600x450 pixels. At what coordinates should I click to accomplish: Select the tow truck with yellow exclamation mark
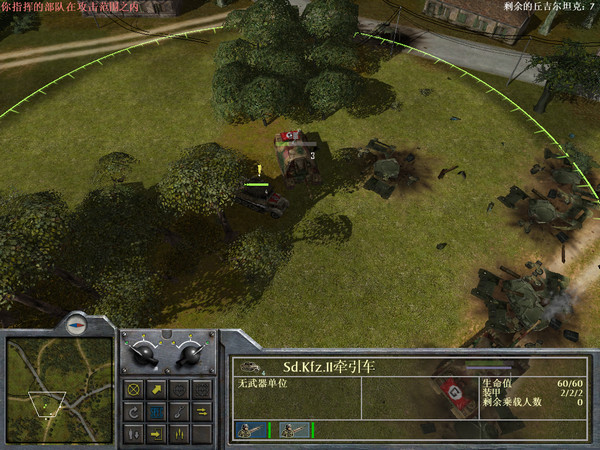click(x=264, y=196)
